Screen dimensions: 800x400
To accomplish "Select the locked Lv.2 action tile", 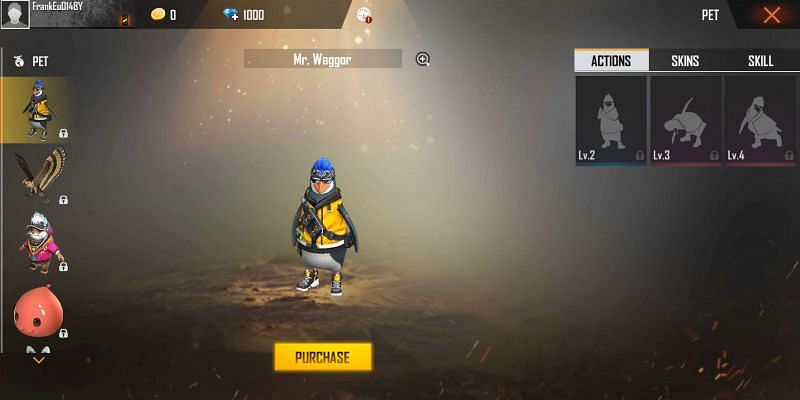I will pos(610,120).
